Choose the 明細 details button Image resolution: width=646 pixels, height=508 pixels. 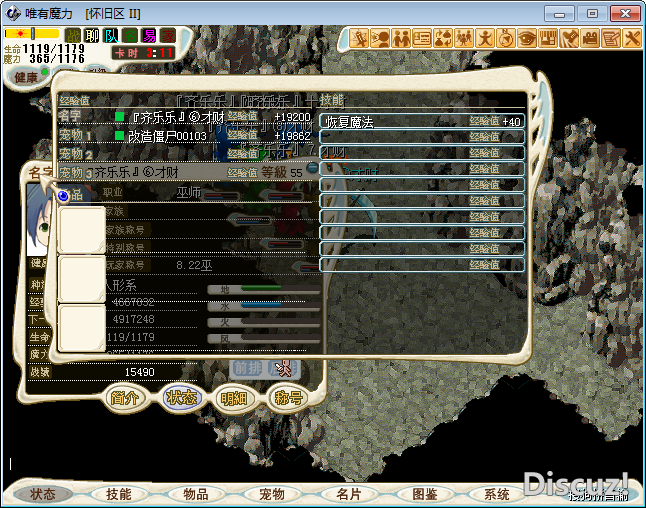(x=234, y=397)
